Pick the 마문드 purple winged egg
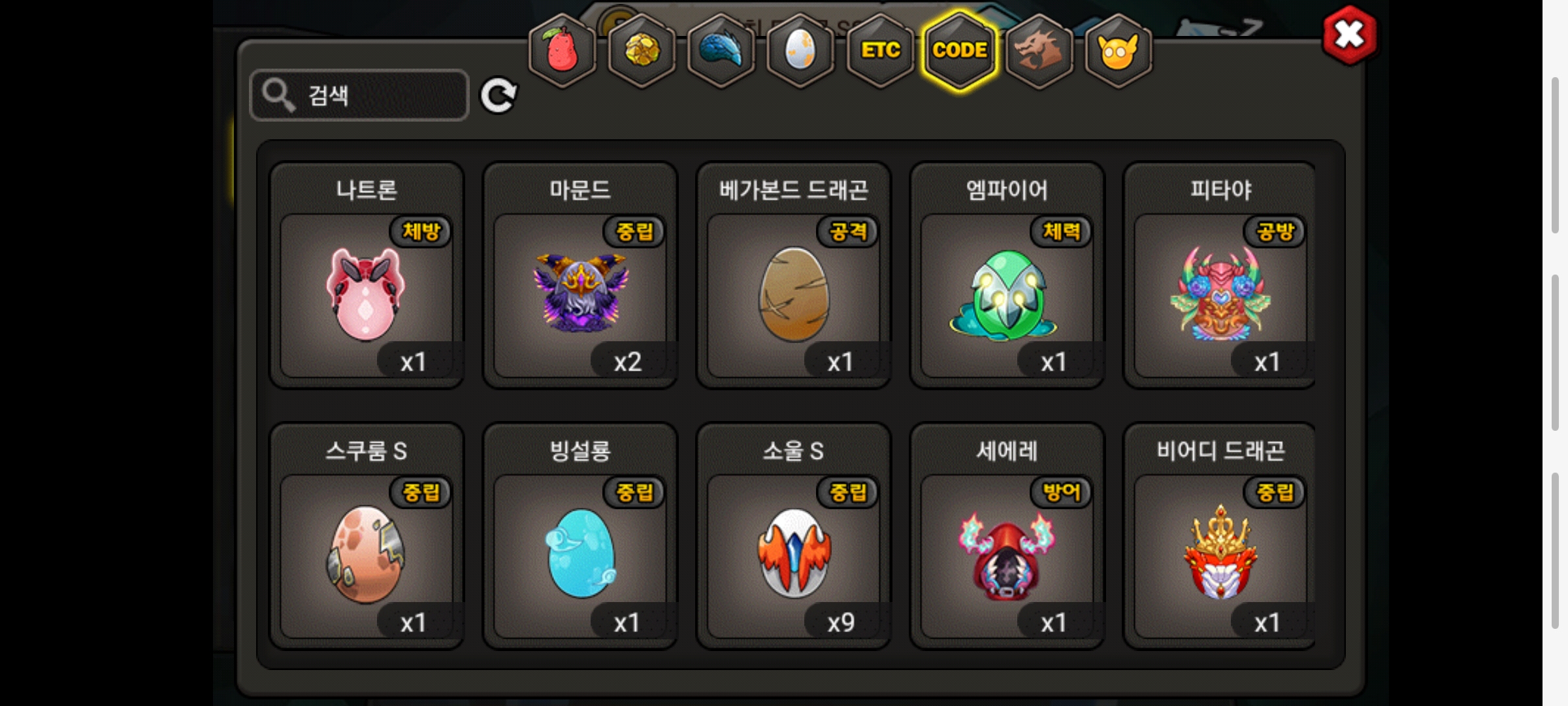This screenshot has height=706, width=1568. pos(580,294)
